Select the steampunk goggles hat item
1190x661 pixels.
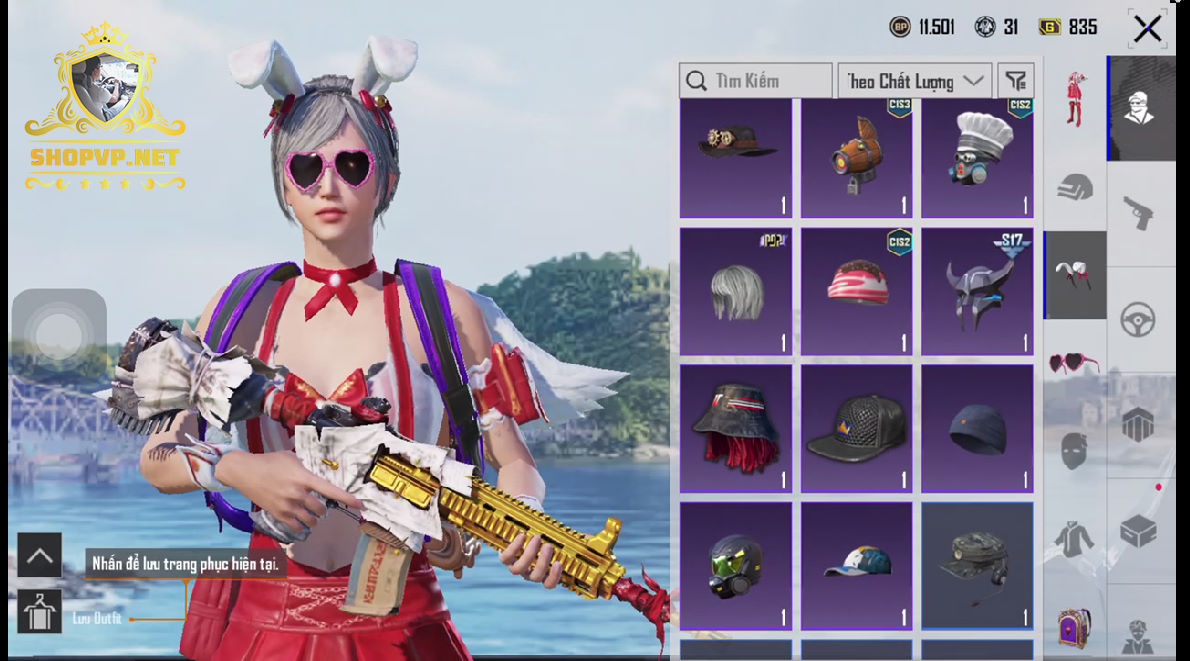click(x=736, y=157)
